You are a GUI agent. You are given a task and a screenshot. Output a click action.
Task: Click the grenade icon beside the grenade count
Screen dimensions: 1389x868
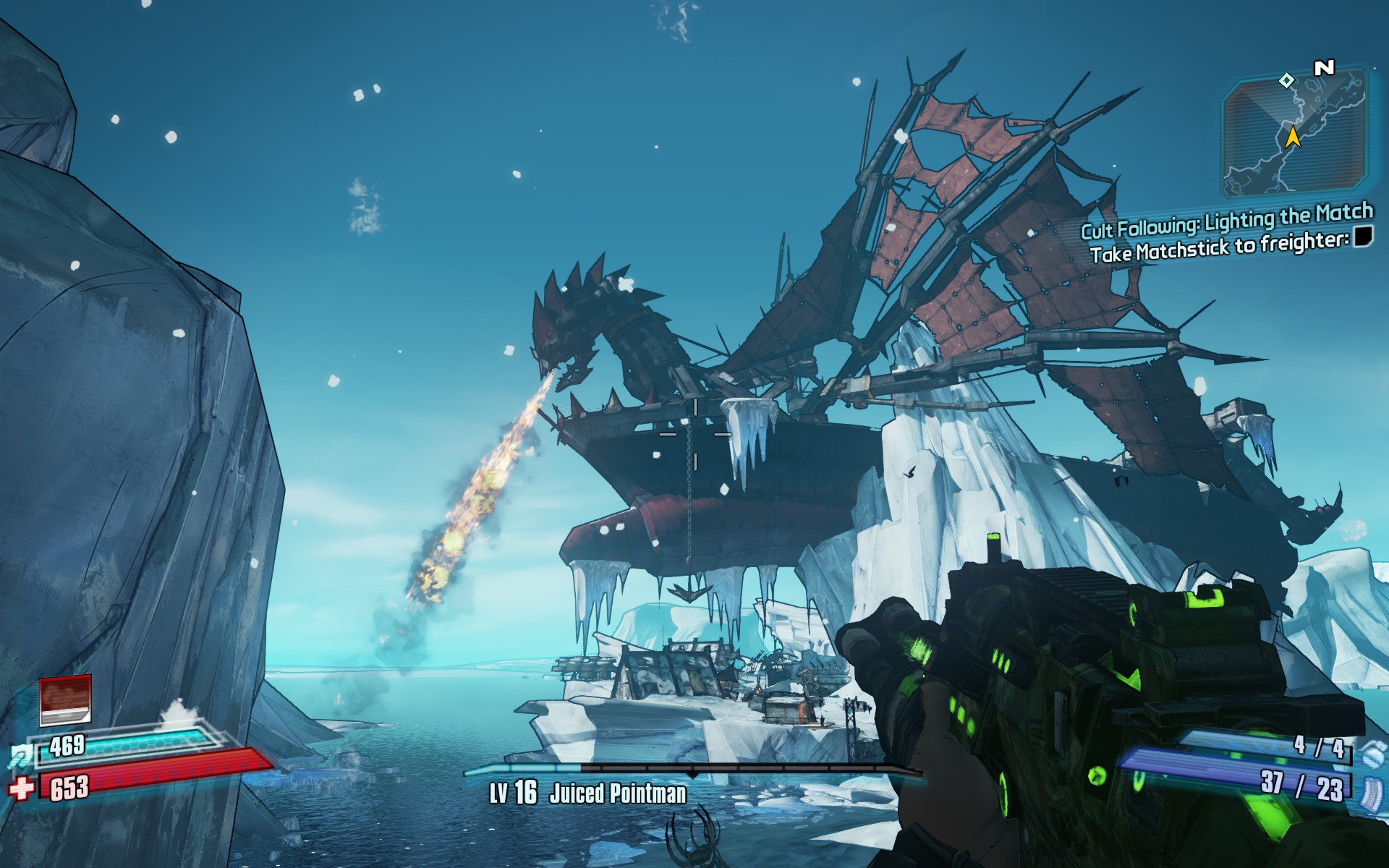(1371, 752)
